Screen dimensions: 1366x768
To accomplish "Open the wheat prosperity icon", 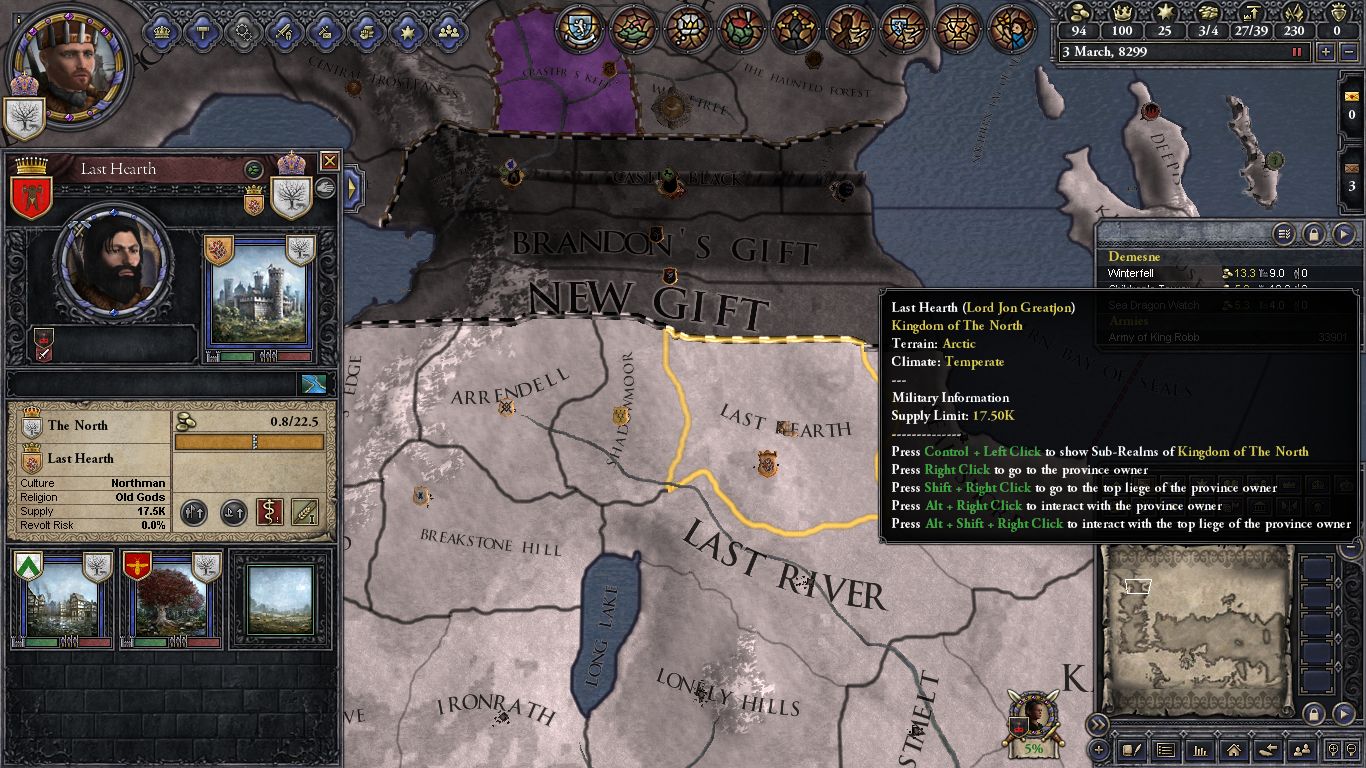I will [x=305, y=512].
